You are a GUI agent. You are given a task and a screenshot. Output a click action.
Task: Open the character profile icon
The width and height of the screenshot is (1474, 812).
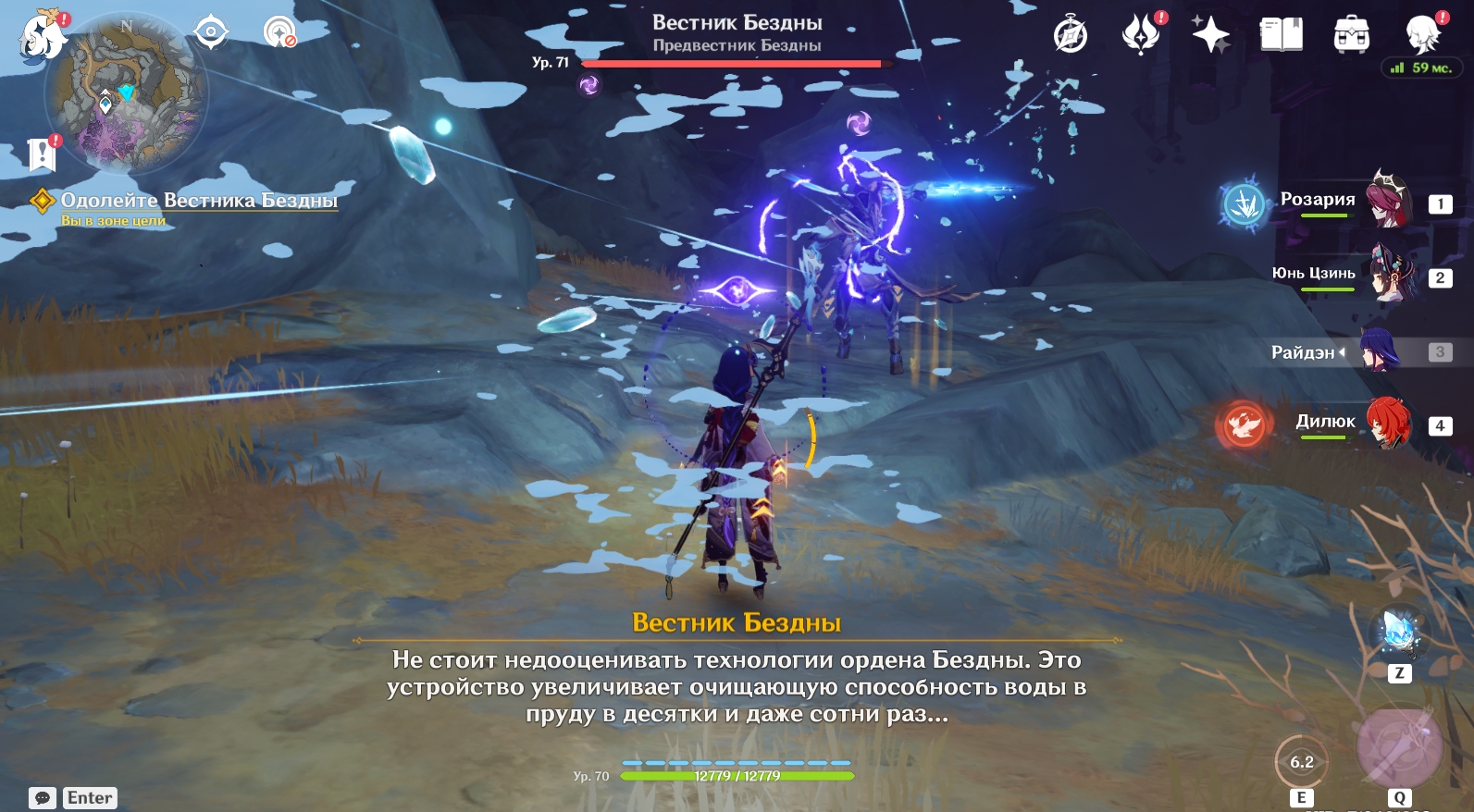1422,35
